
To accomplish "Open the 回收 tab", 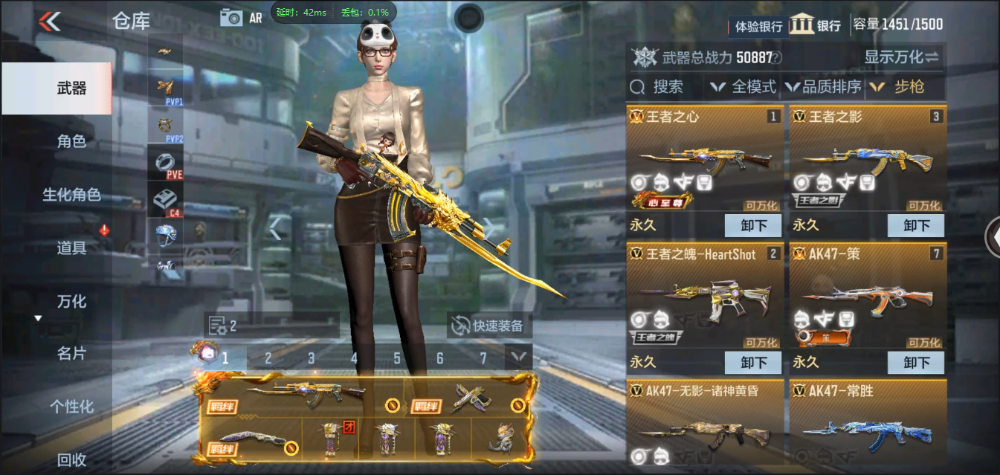I will [70, 459].
